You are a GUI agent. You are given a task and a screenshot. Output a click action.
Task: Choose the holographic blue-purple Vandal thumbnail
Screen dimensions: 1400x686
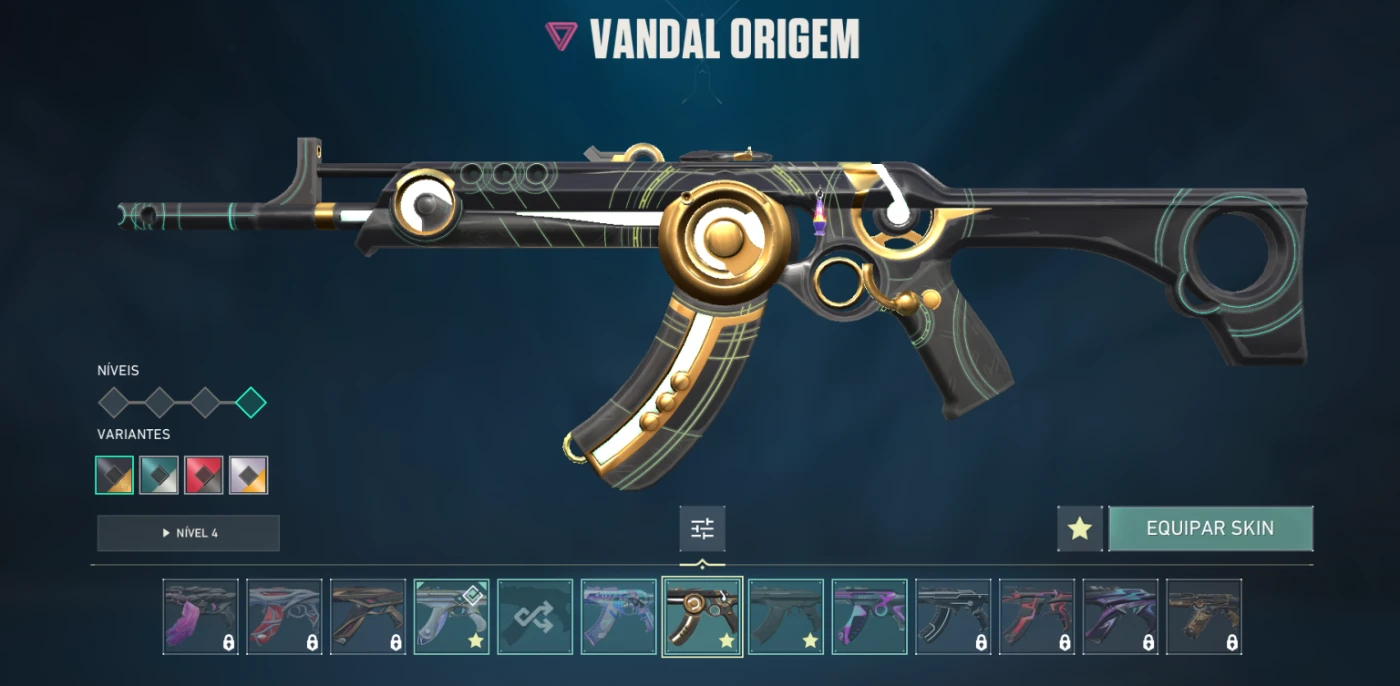pyautogui.click(x=619, y=616)
